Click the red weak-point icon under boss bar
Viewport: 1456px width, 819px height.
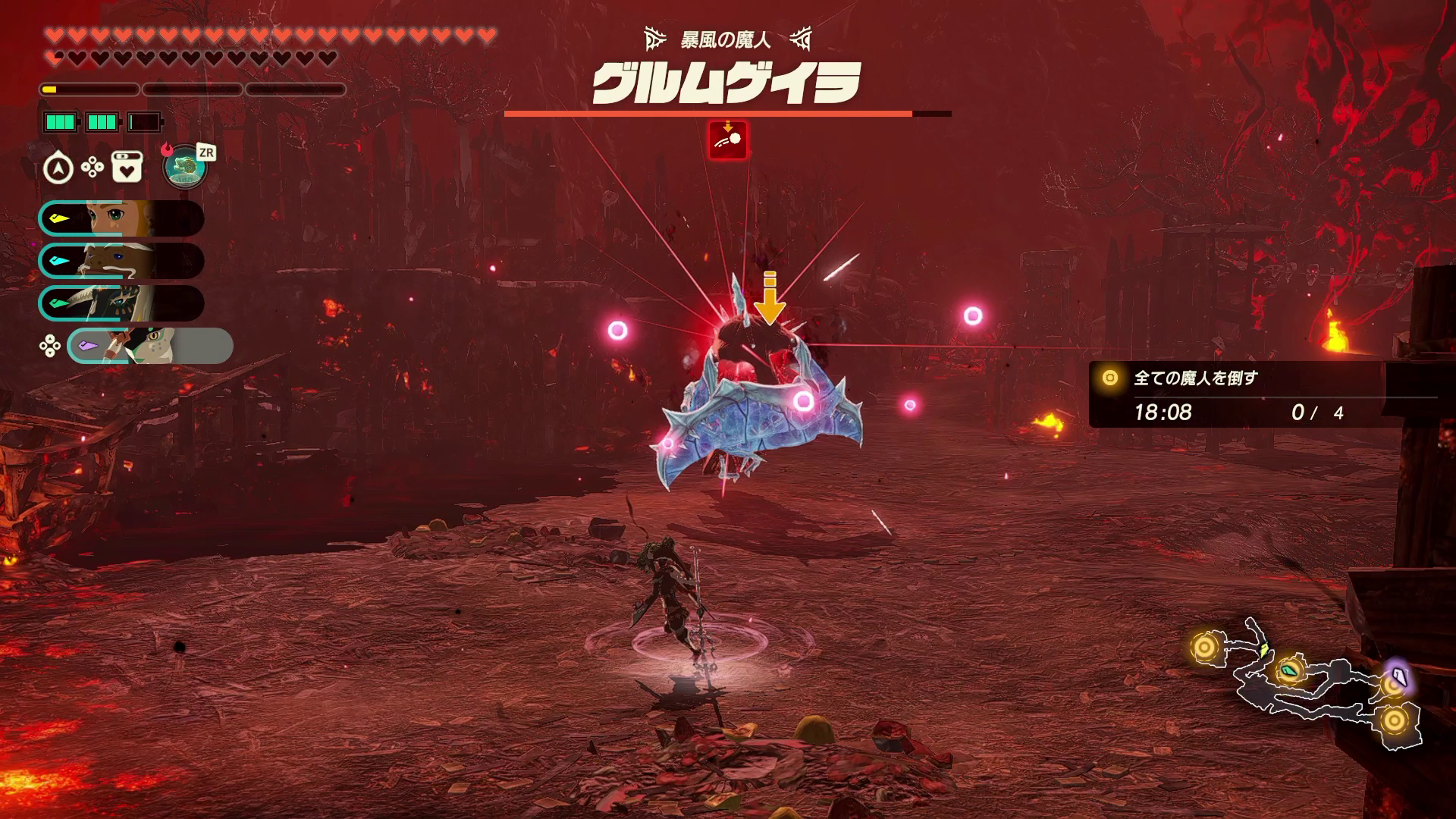728,140
